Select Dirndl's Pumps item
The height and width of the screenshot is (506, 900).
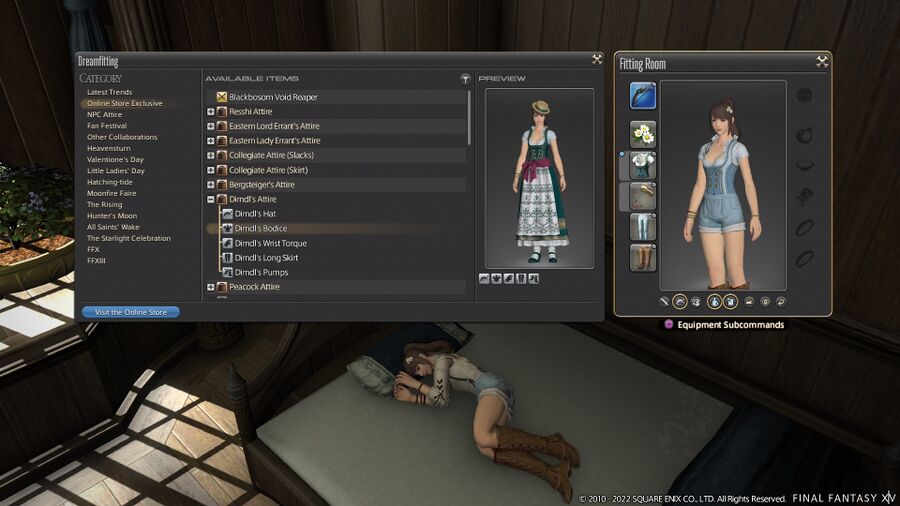(261, 272)
